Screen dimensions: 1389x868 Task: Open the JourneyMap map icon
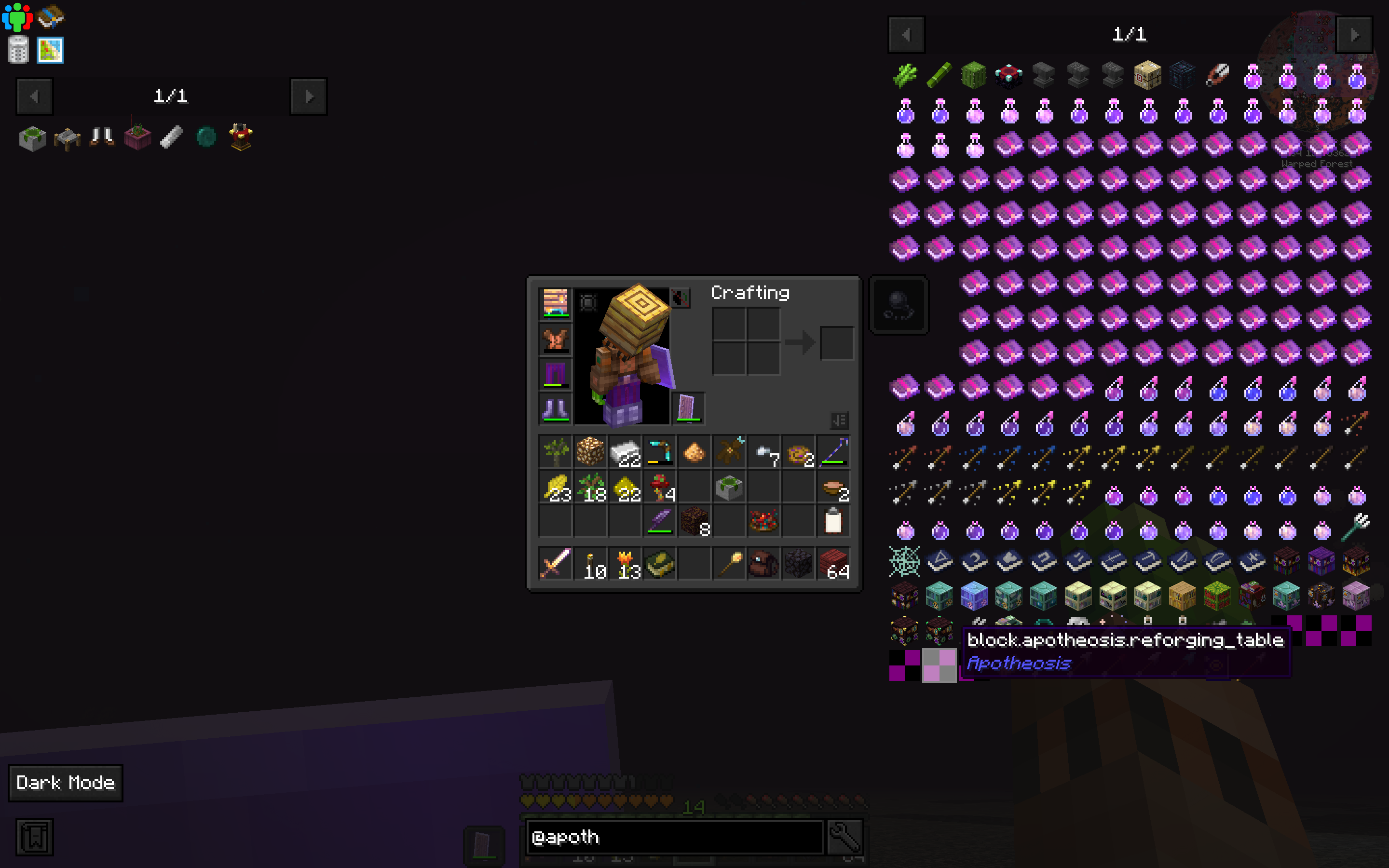[x=50, y=51]
